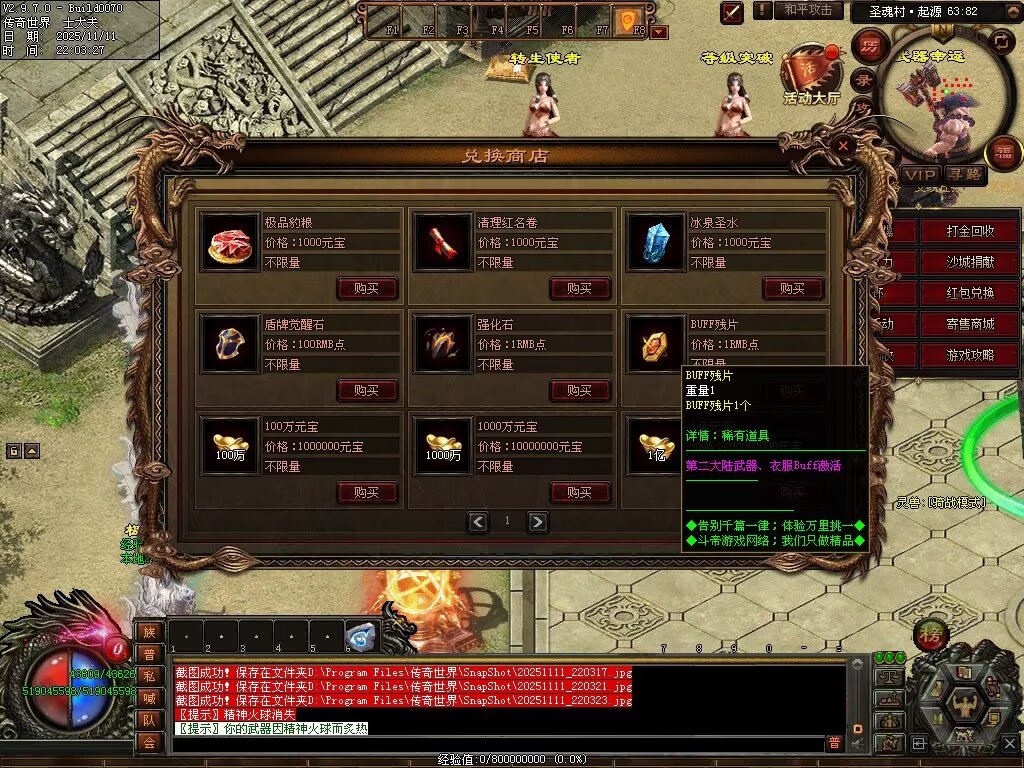Open the 打金回收 menu

coord(970,231)
